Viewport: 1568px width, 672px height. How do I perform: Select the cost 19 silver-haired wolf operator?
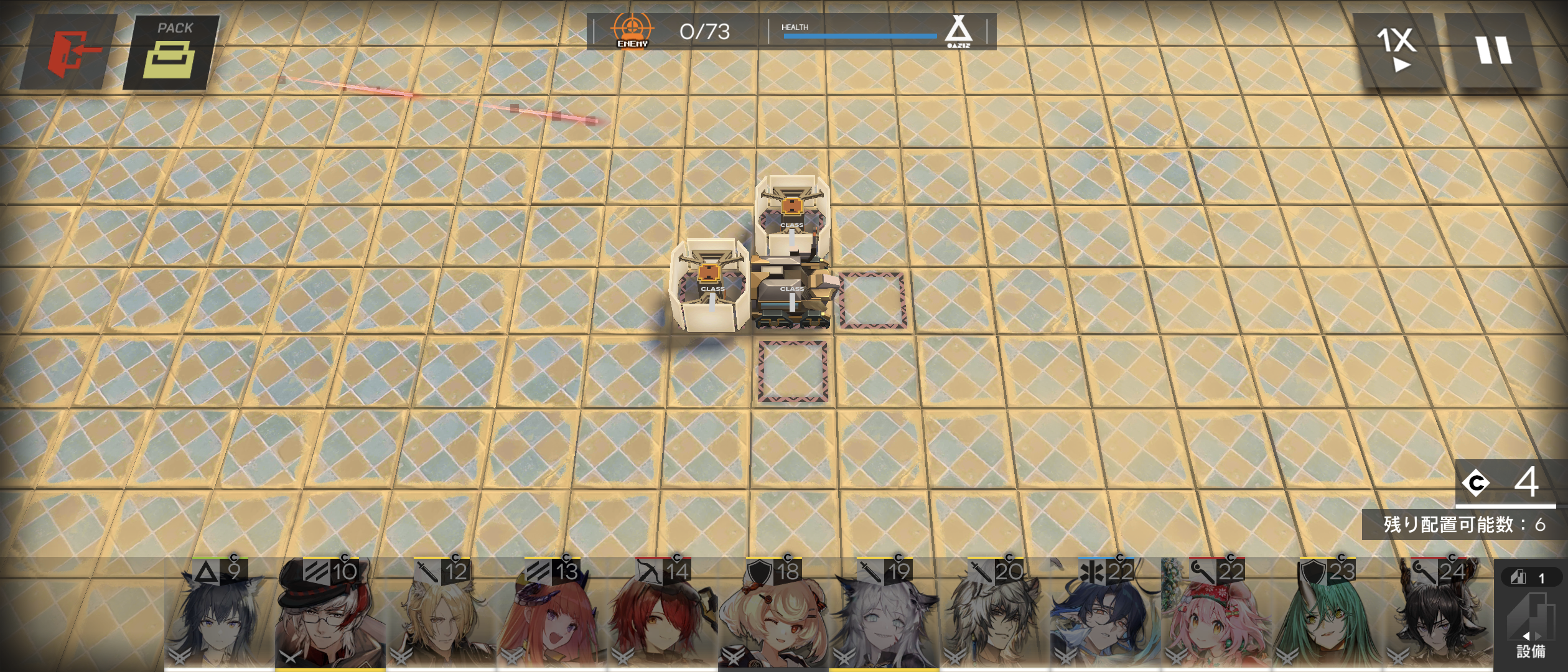[x=884, y=616]
